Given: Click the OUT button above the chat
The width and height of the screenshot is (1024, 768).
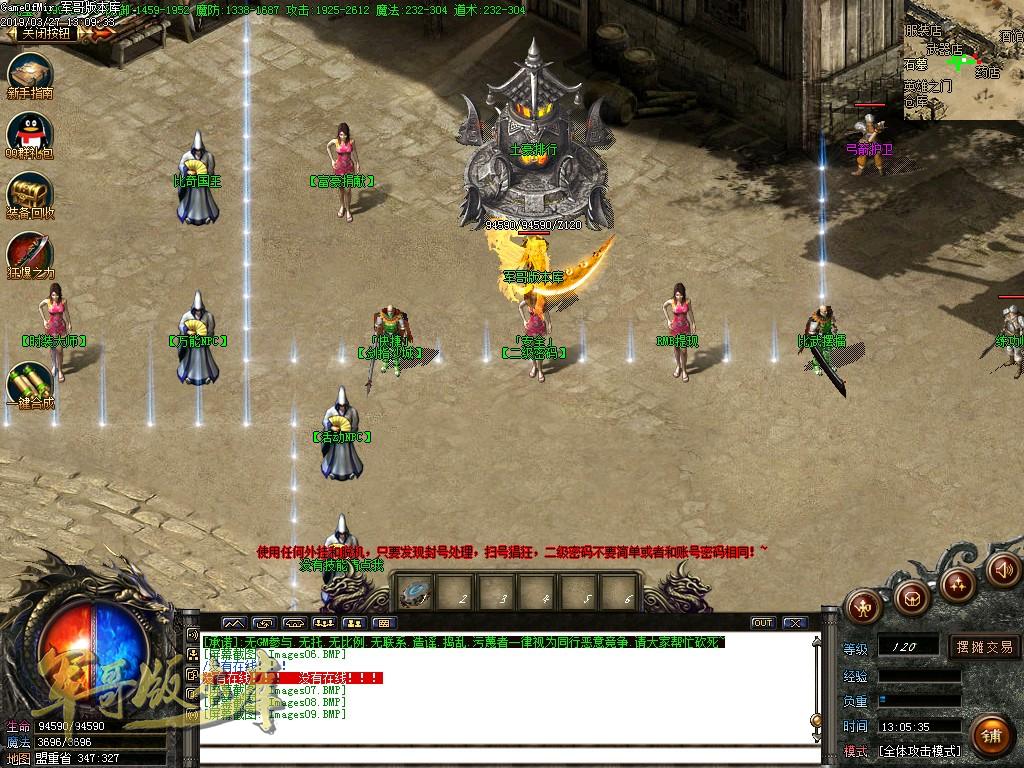Looking at the screenshot, I should (x=763, y=623).
